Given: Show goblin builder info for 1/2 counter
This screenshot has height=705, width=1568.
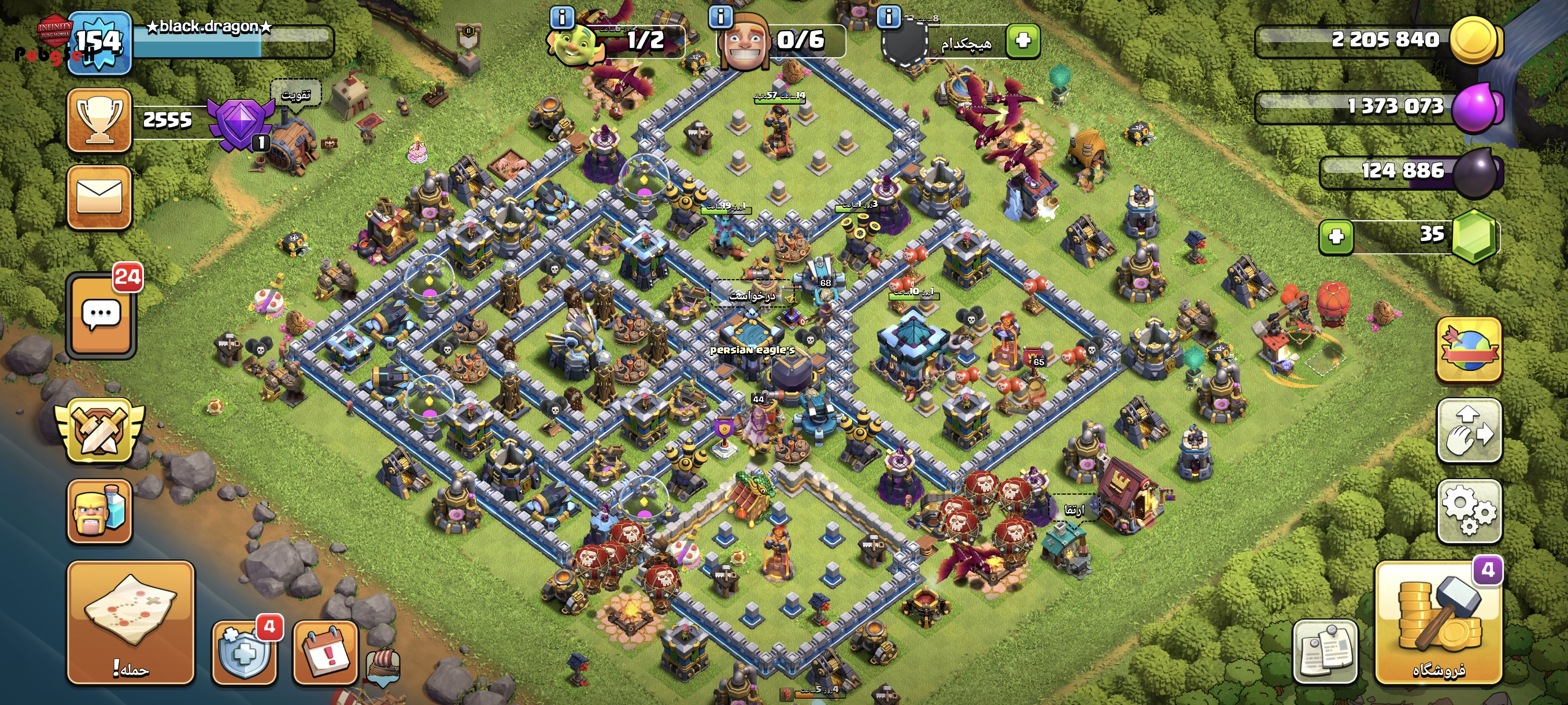Looking at the screenshot, I should [561, 16].
